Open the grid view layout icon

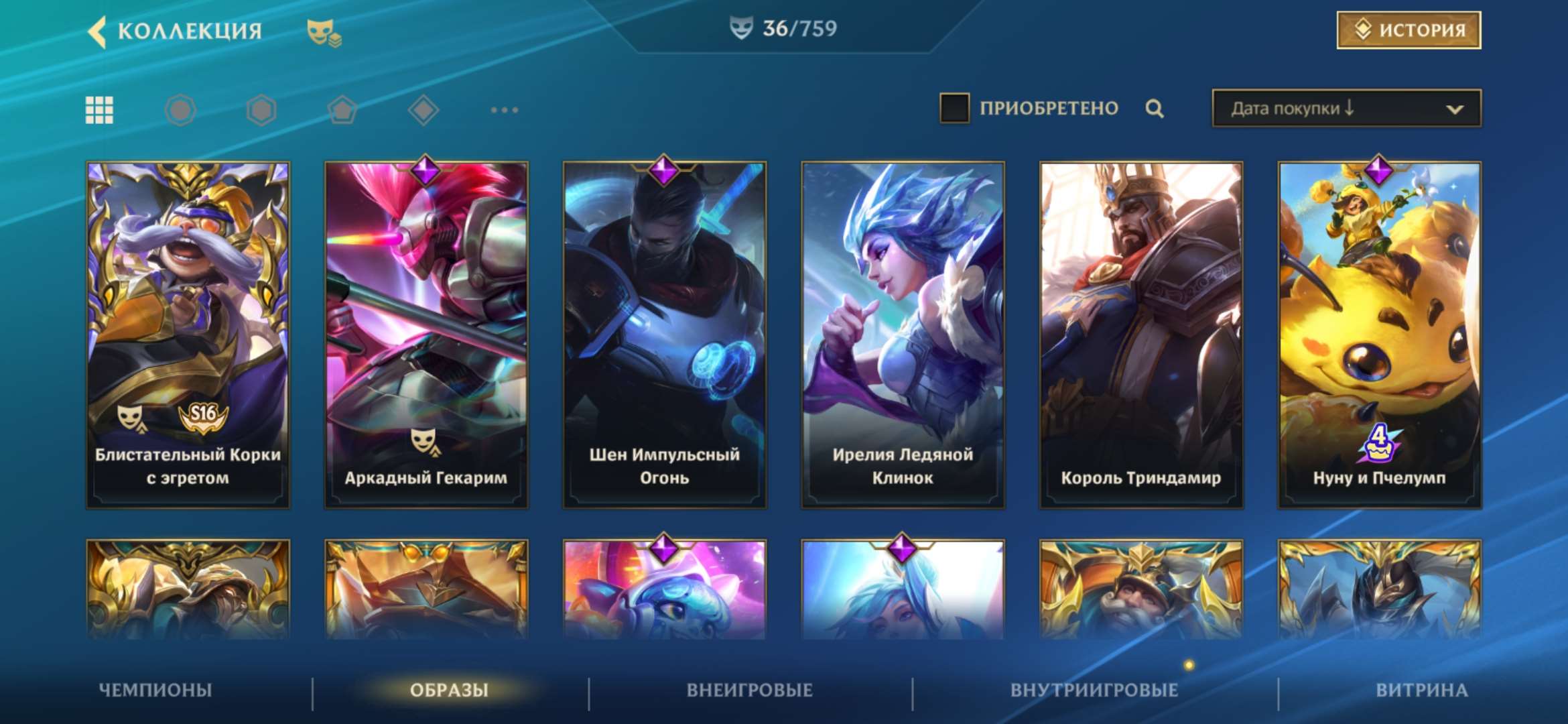[x=98, y=109]
